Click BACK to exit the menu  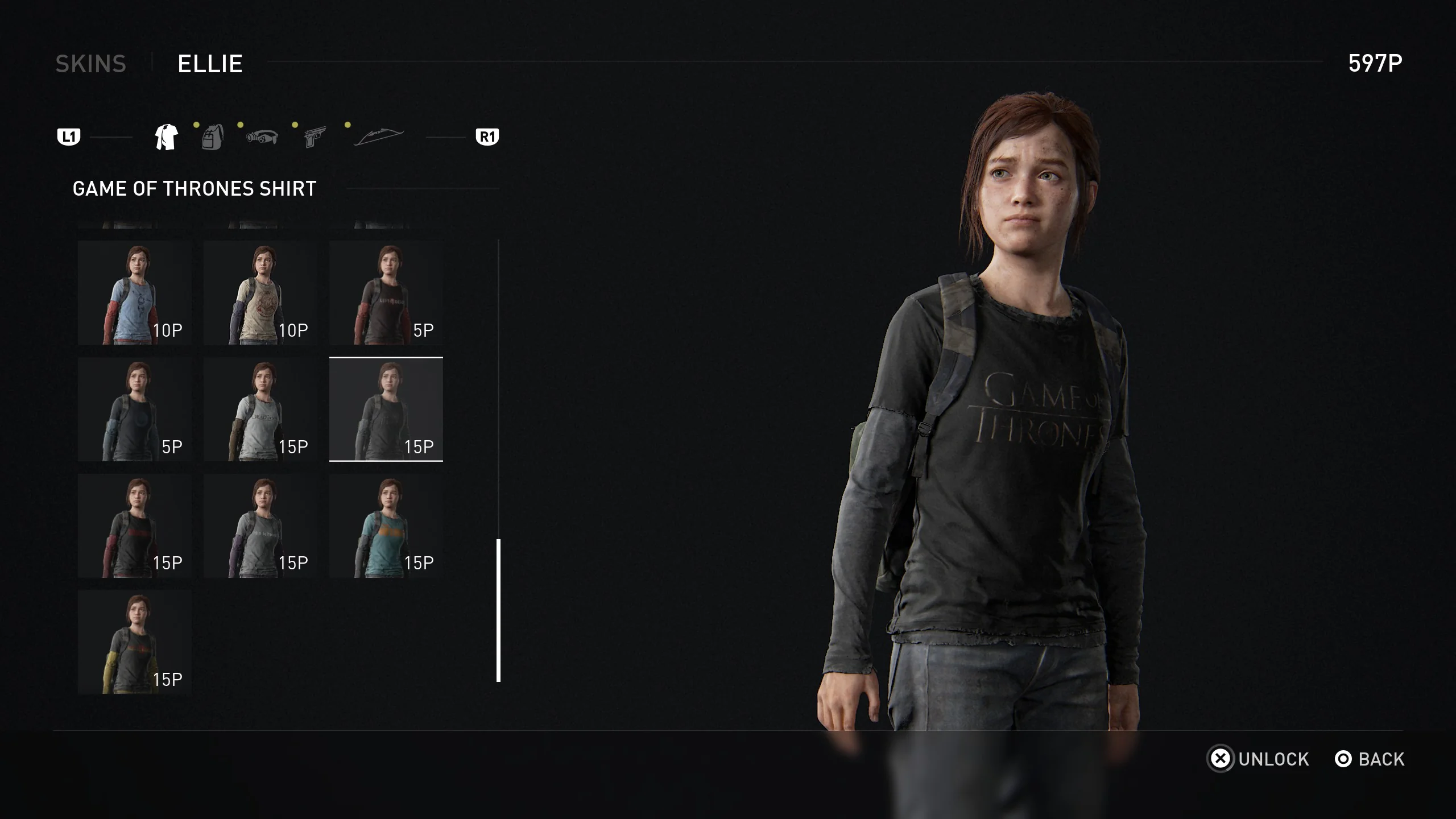pos(1380,759)
